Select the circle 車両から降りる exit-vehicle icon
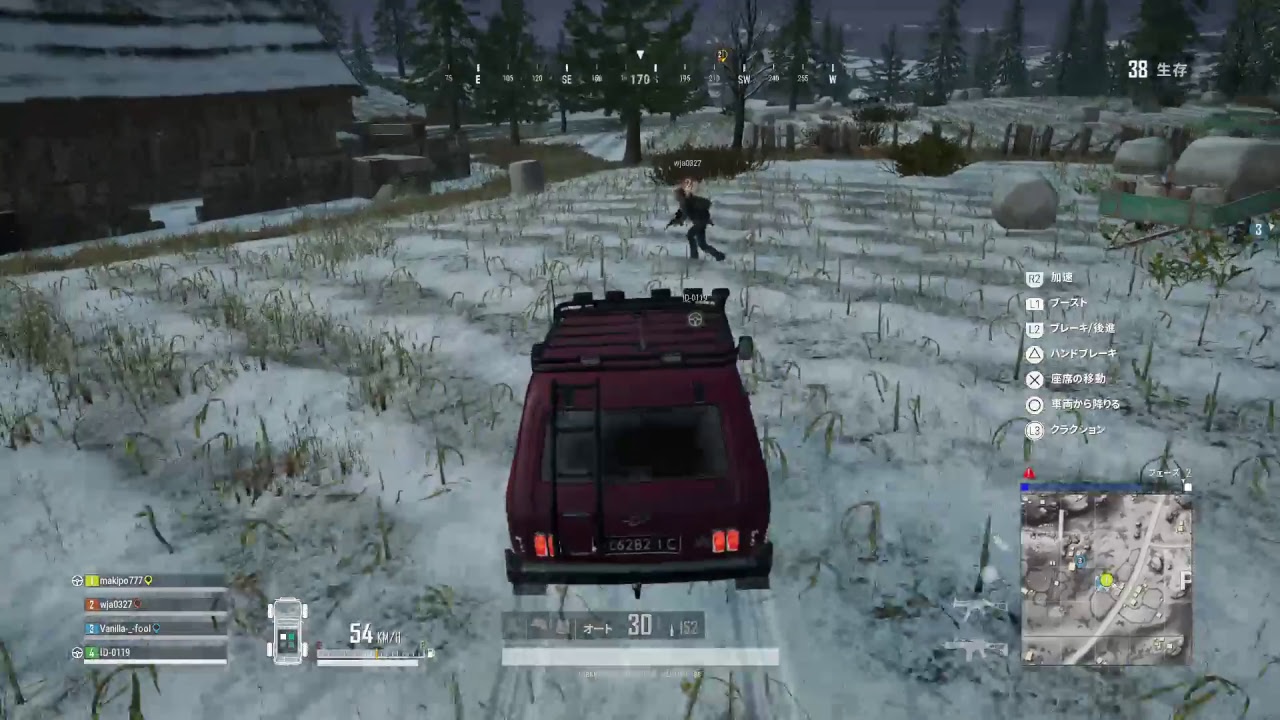 [1035, 404]
